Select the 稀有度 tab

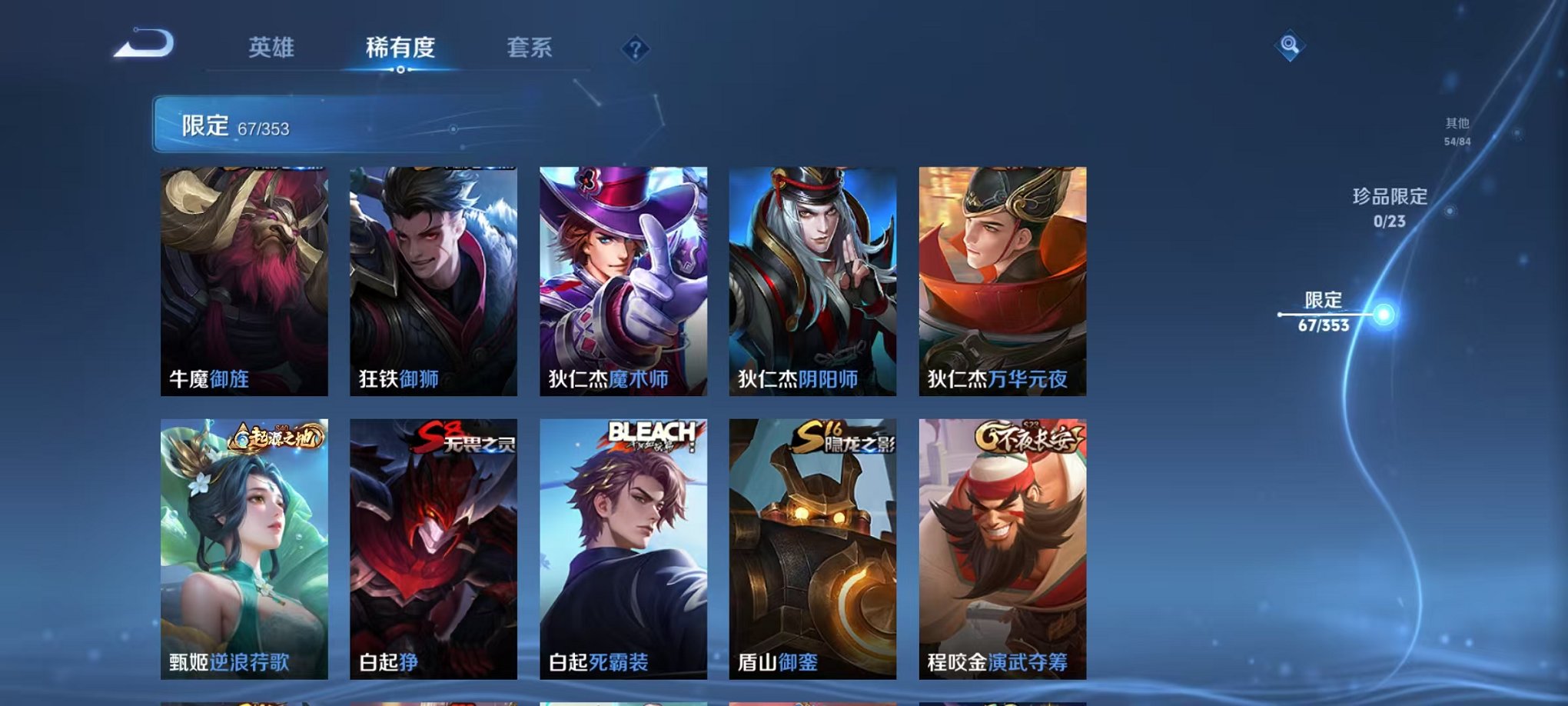[401, 48]
